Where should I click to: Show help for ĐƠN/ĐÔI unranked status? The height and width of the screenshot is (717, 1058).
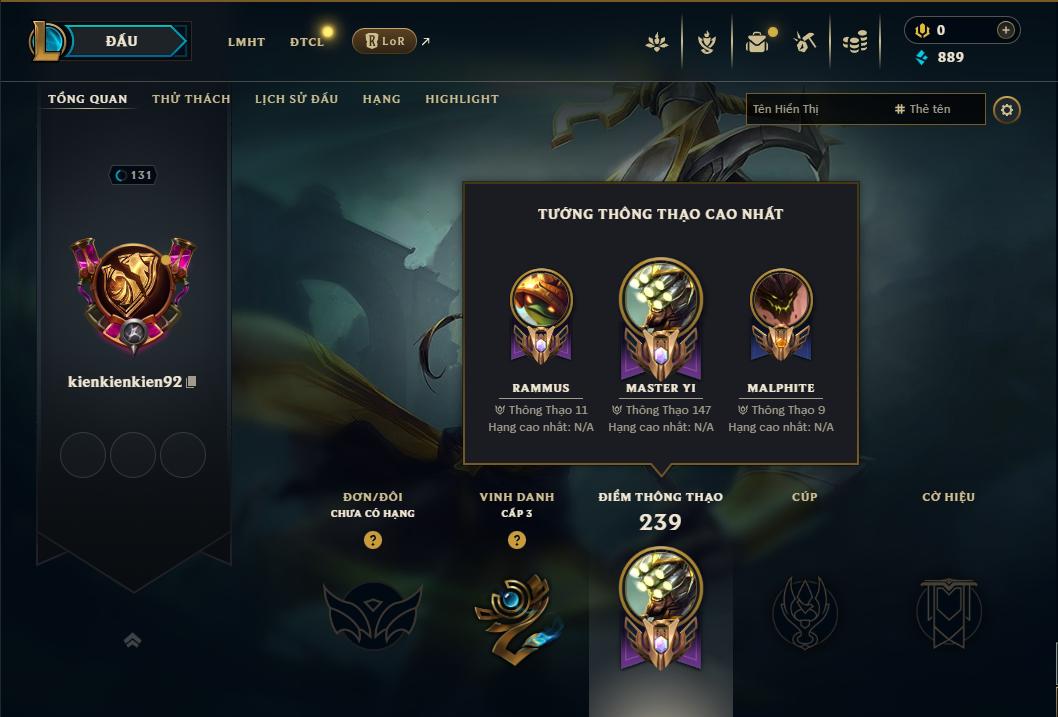(373, 540)
